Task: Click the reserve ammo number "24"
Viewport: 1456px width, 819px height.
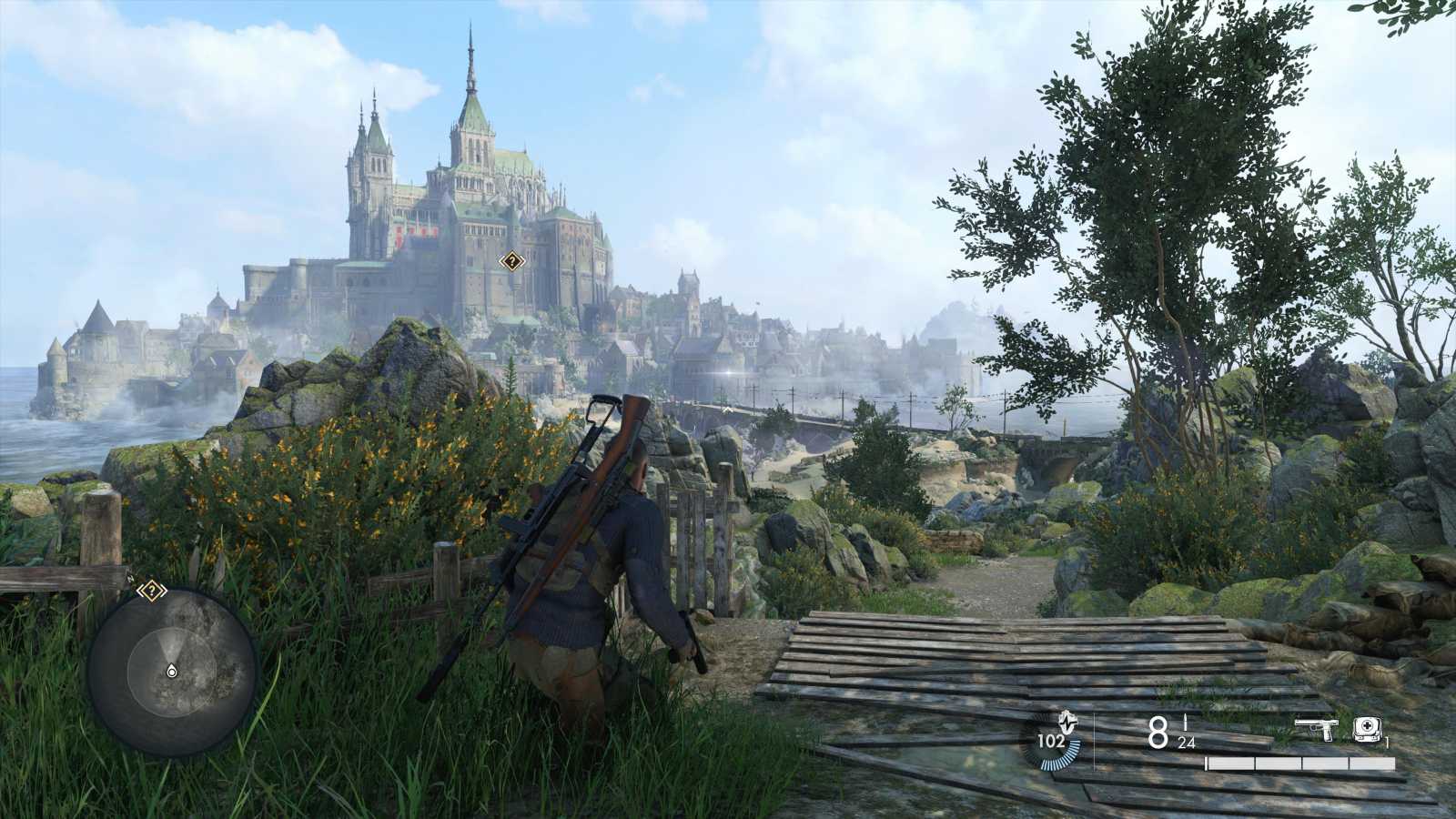Action: point(1187,742)
